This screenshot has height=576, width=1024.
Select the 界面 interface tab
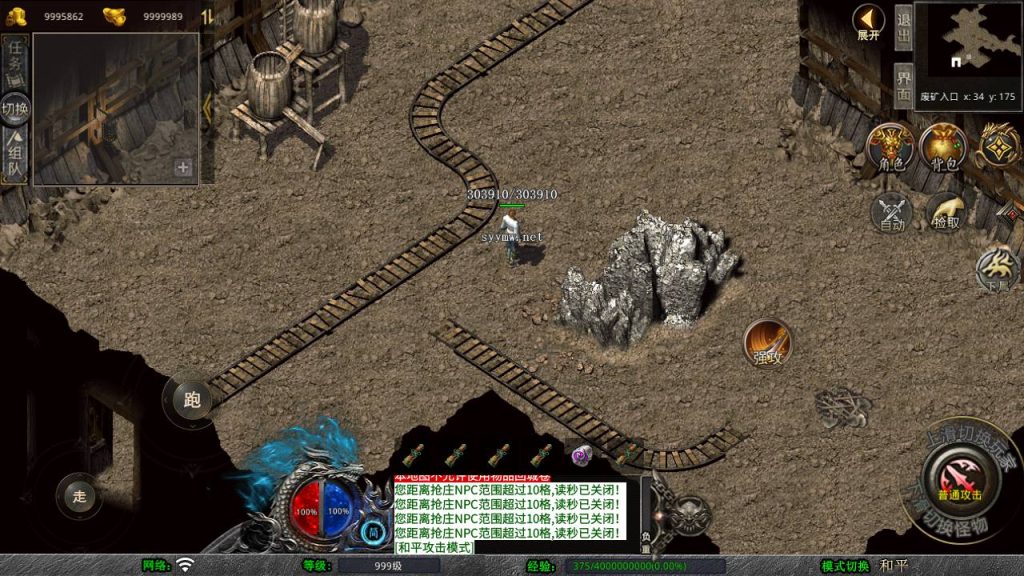pyautogui.click(x=903, y=86)
